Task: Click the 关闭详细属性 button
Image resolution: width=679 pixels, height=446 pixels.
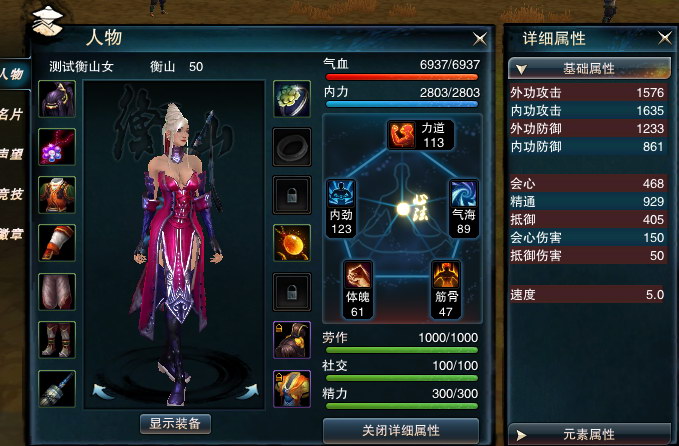Action: pyautogui.click(x=401, y=430)
